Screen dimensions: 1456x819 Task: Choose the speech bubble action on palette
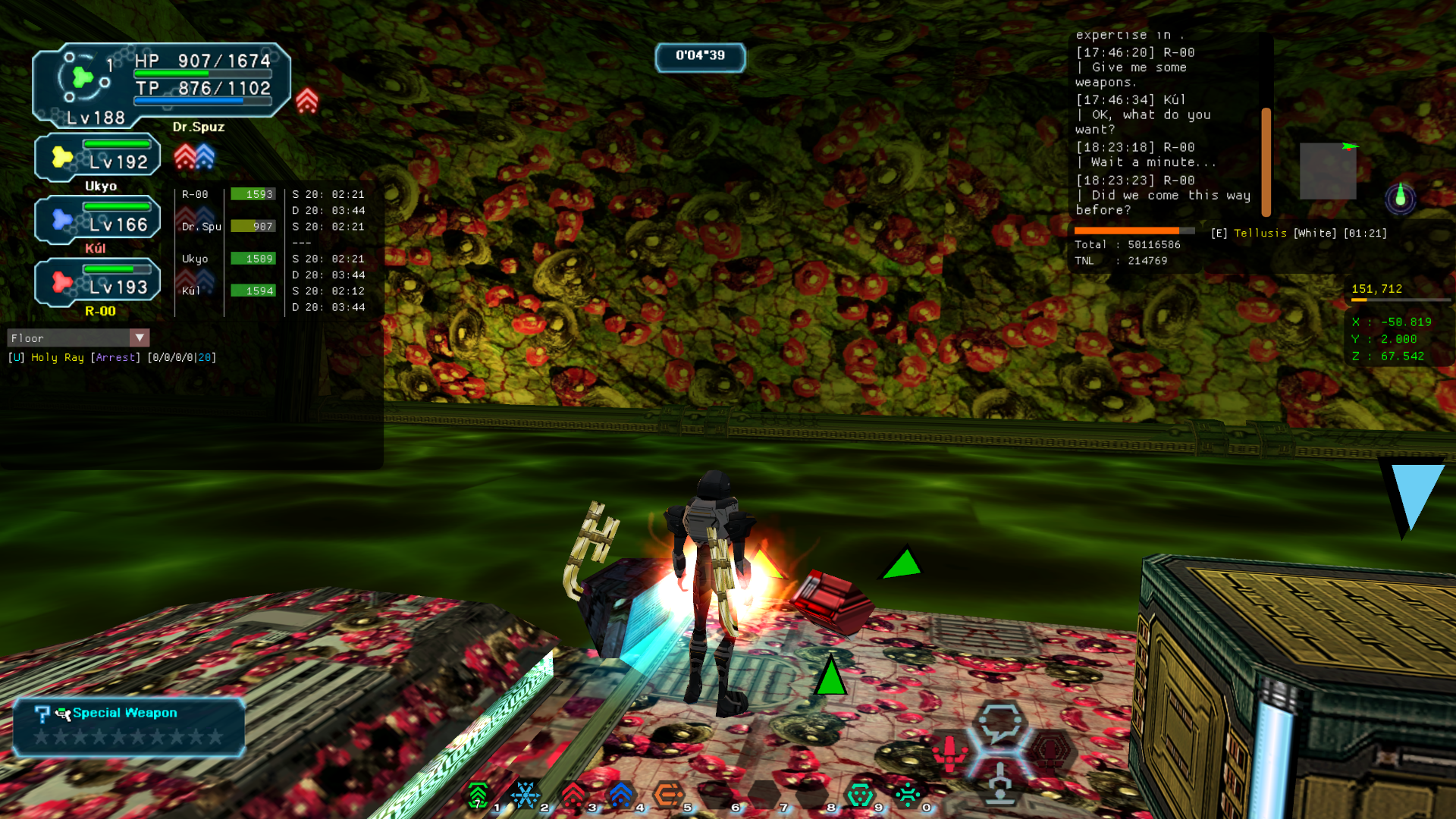pyautogui.click(x=1000, y=724)
